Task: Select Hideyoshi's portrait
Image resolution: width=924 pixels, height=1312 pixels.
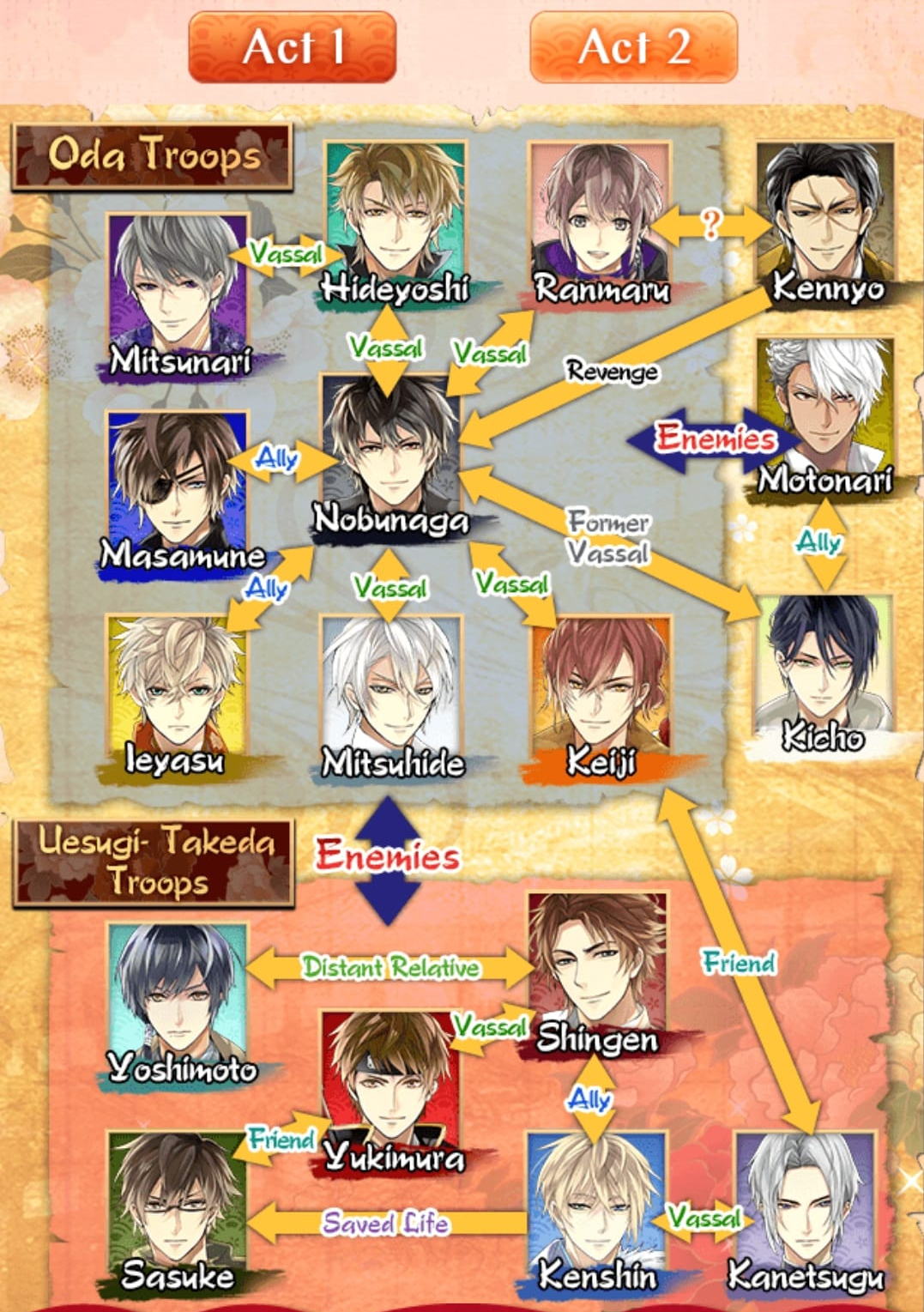Action: click(x=395, y=215)
